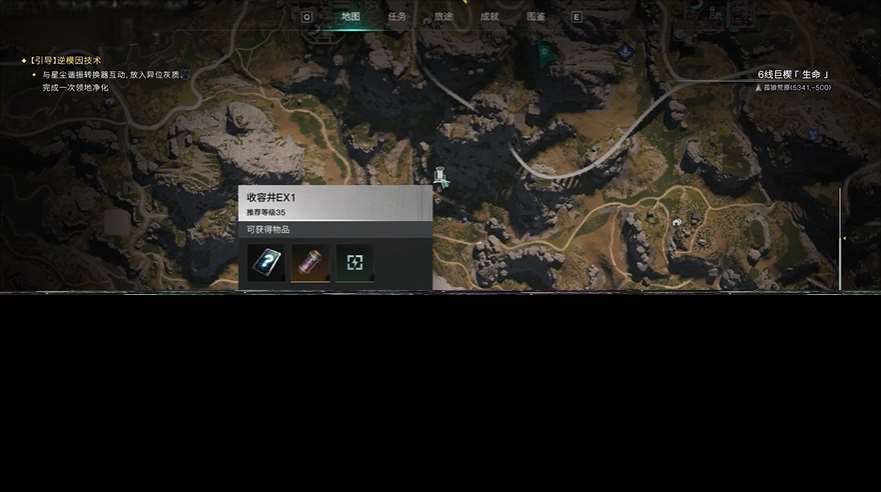Choose the lightning bolt frame reward icon

[354, 263]
